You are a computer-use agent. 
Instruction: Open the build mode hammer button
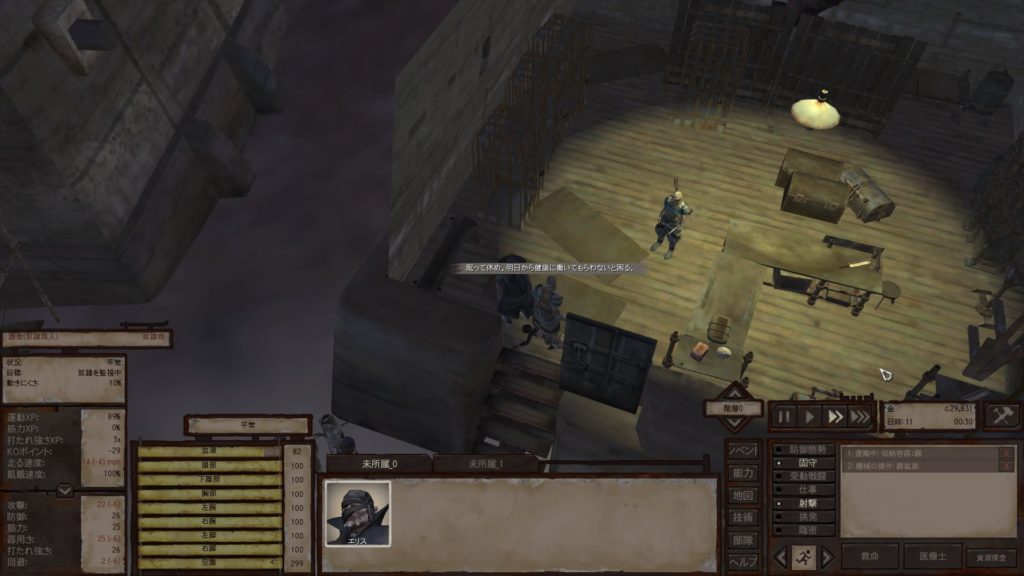[1002, 416]
